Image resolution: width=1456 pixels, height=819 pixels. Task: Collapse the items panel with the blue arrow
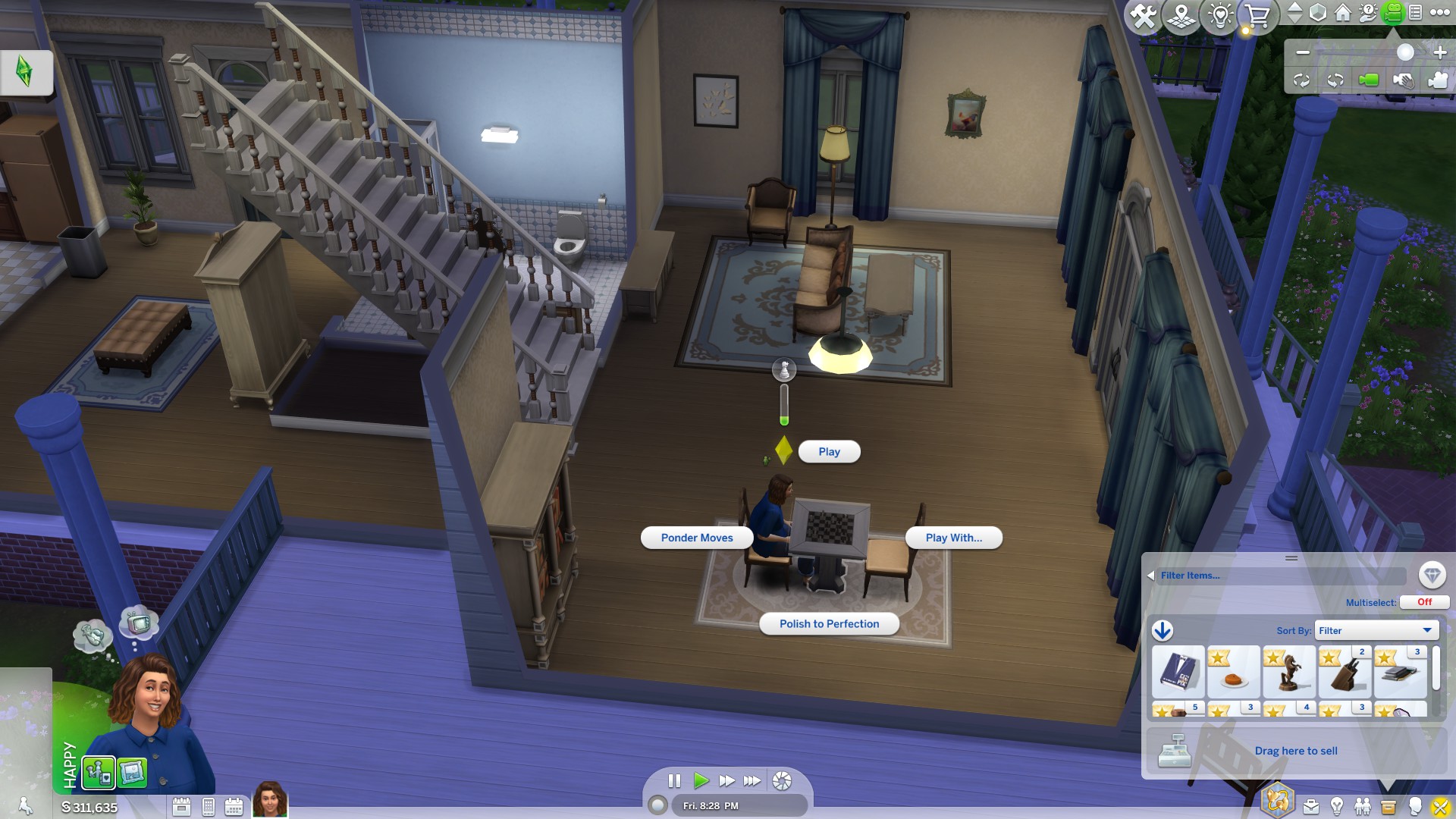coord(1163,631)
